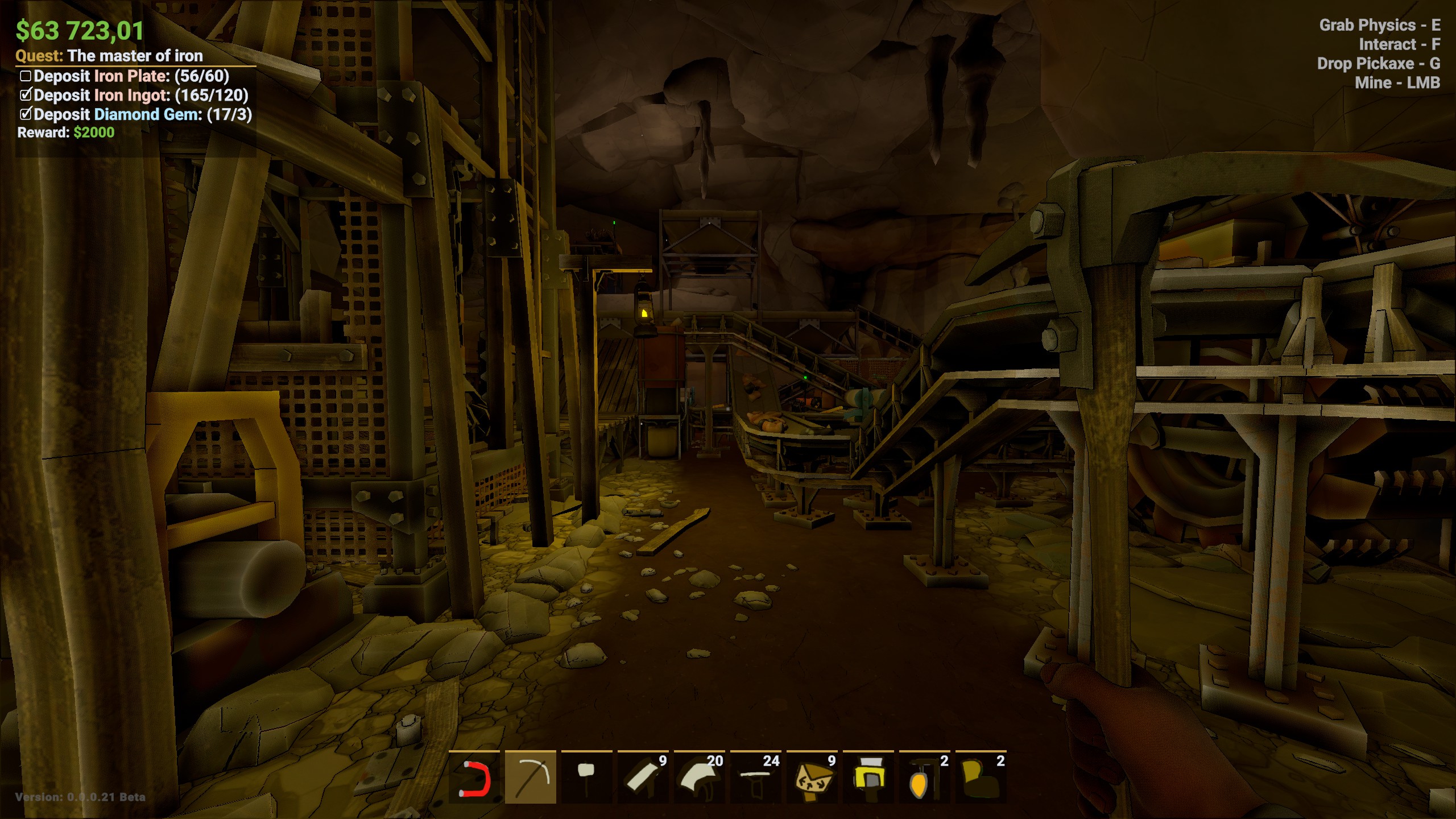
Task: Select the red magnet hotbar slot
Action: pos(474,777)
